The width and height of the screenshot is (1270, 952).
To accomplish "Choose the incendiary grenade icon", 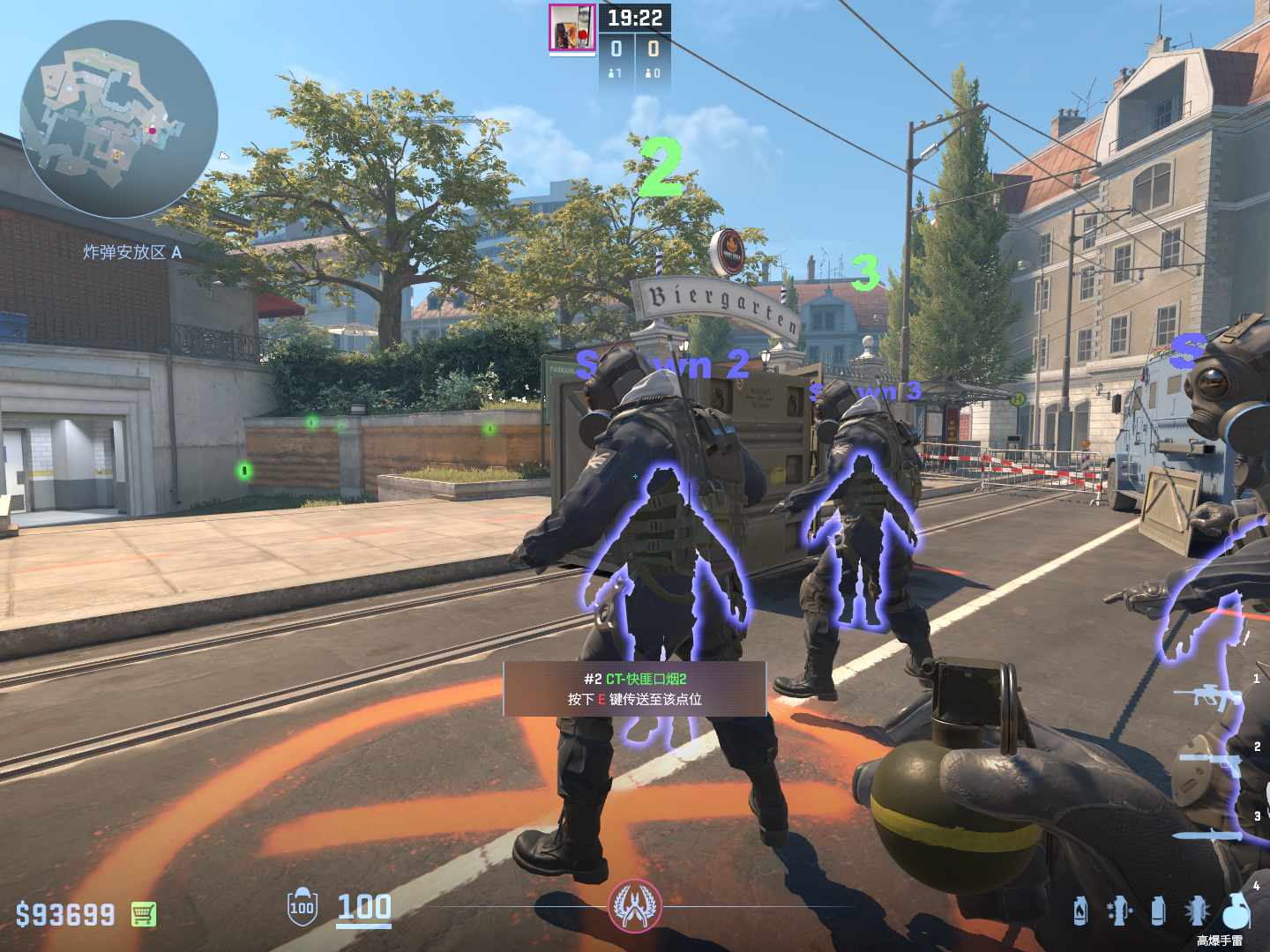I will click(x=1080, y=911).
